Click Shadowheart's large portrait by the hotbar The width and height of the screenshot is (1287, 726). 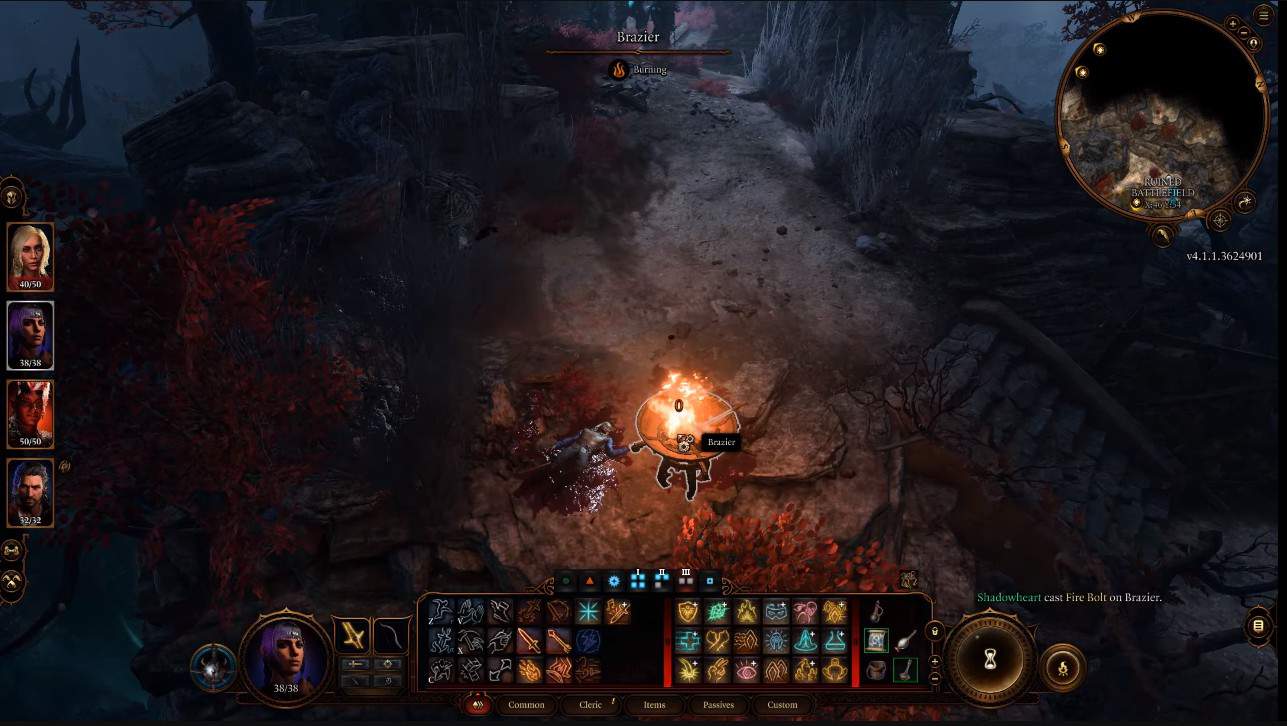286,655
